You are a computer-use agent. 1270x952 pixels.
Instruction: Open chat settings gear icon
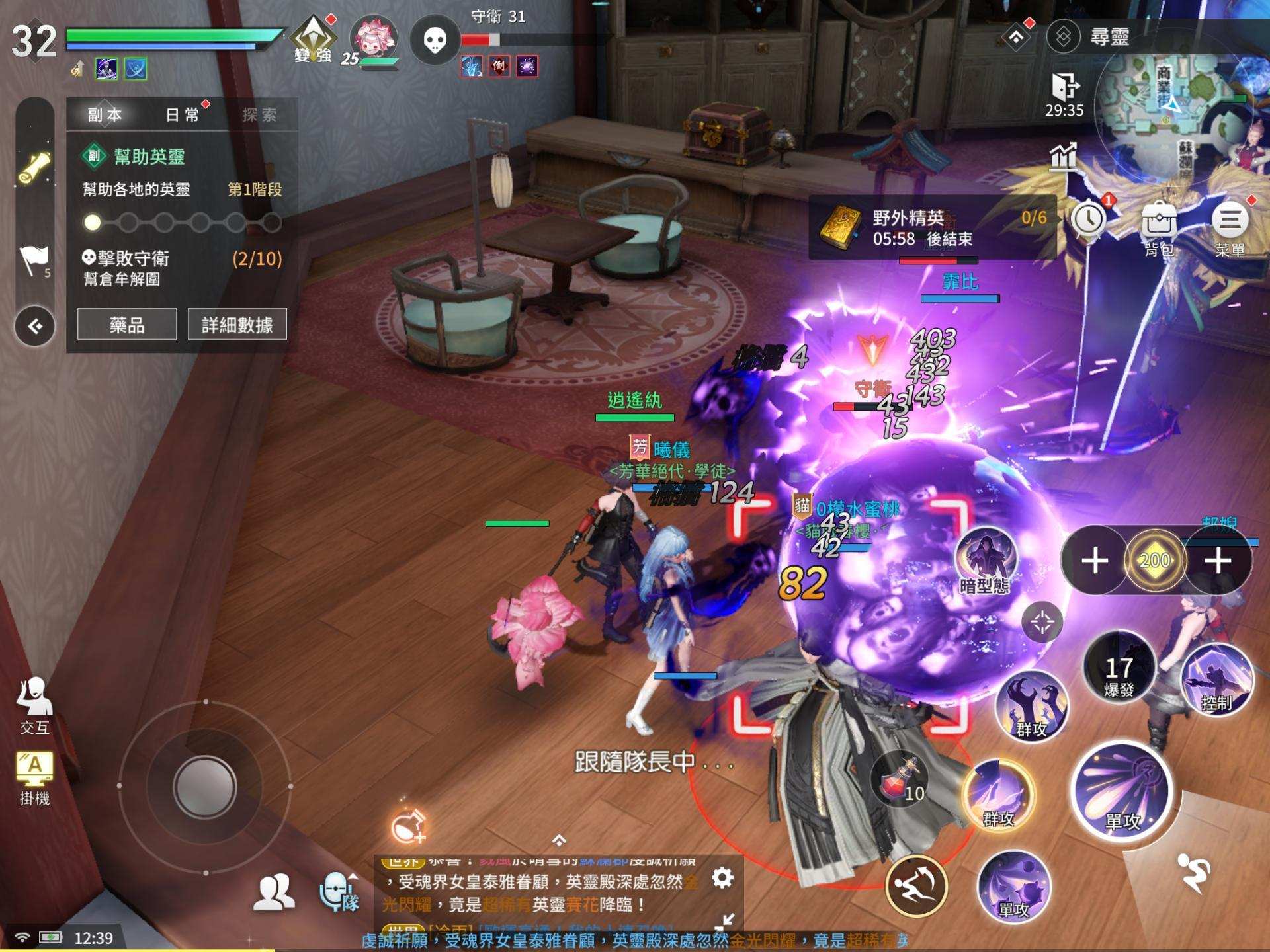[x=722, y=878]
